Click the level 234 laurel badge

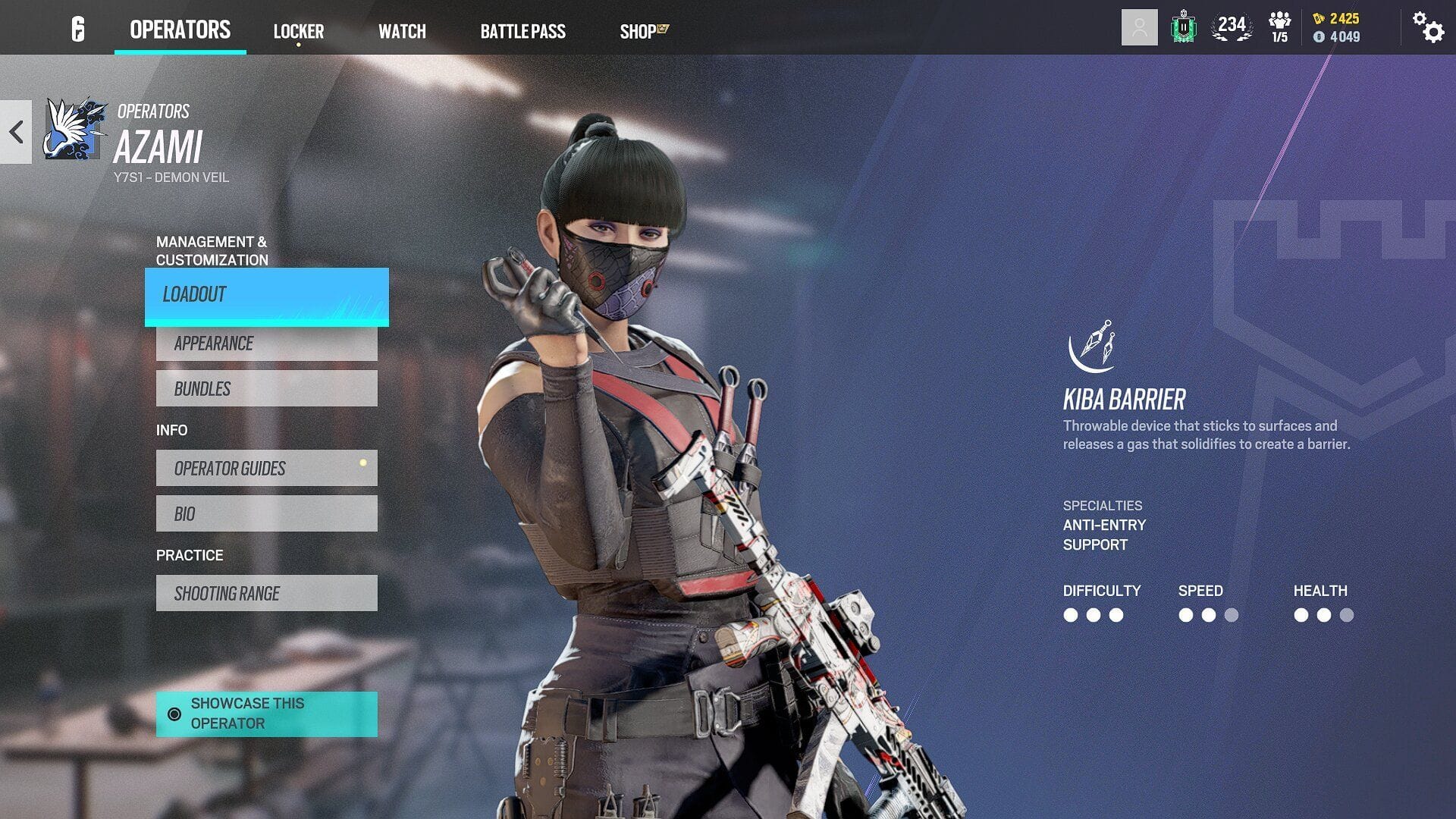tap(1230, 28)
